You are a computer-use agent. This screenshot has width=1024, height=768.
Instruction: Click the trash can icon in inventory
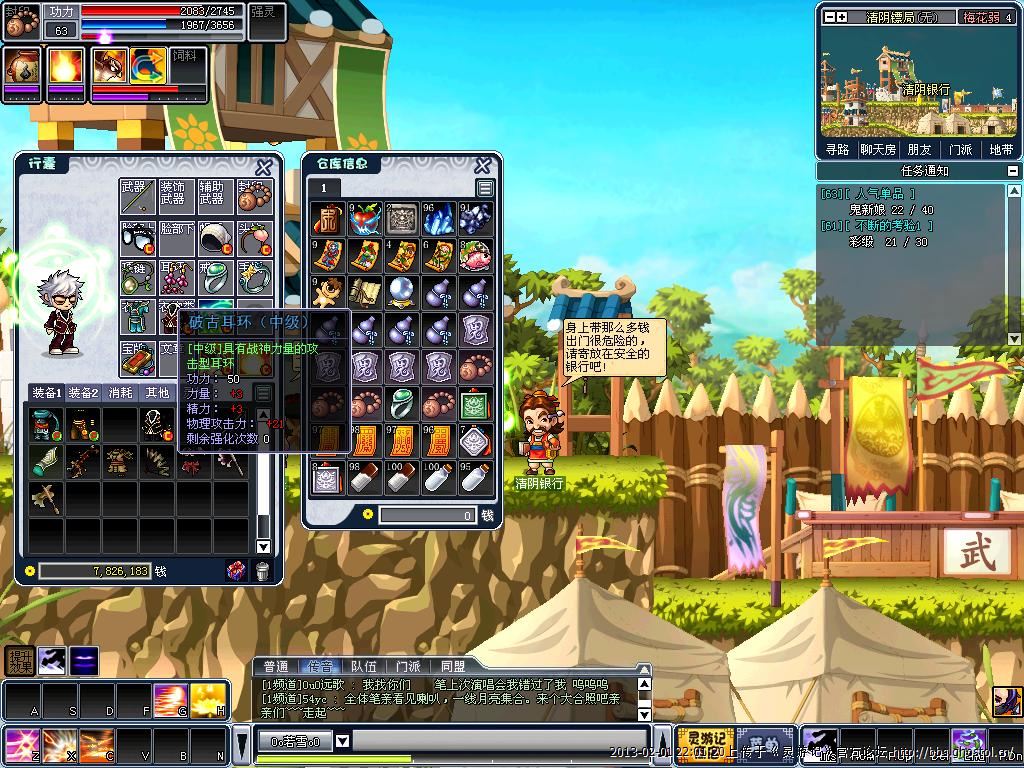(262, 571)
